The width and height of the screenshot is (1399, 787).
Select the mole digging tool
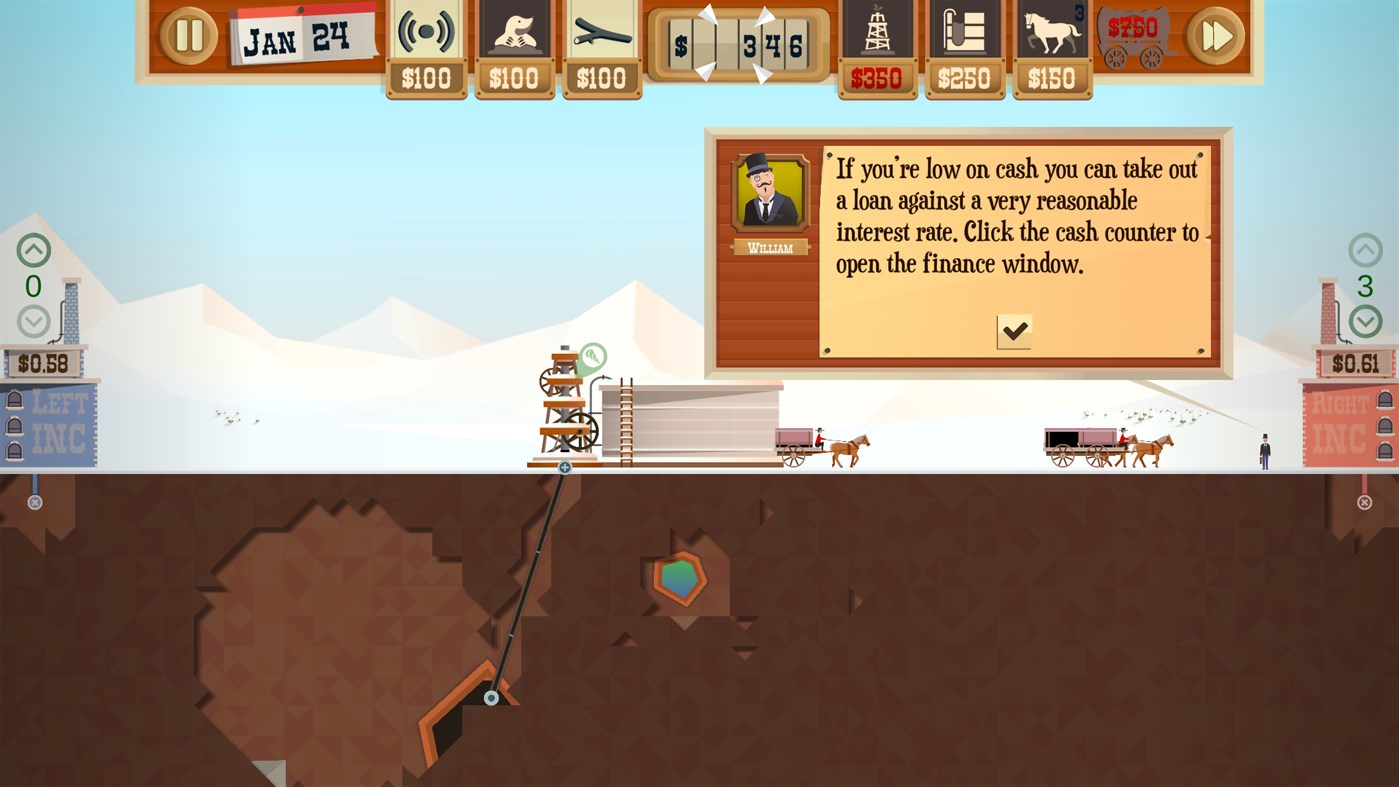tap(514, 30)
